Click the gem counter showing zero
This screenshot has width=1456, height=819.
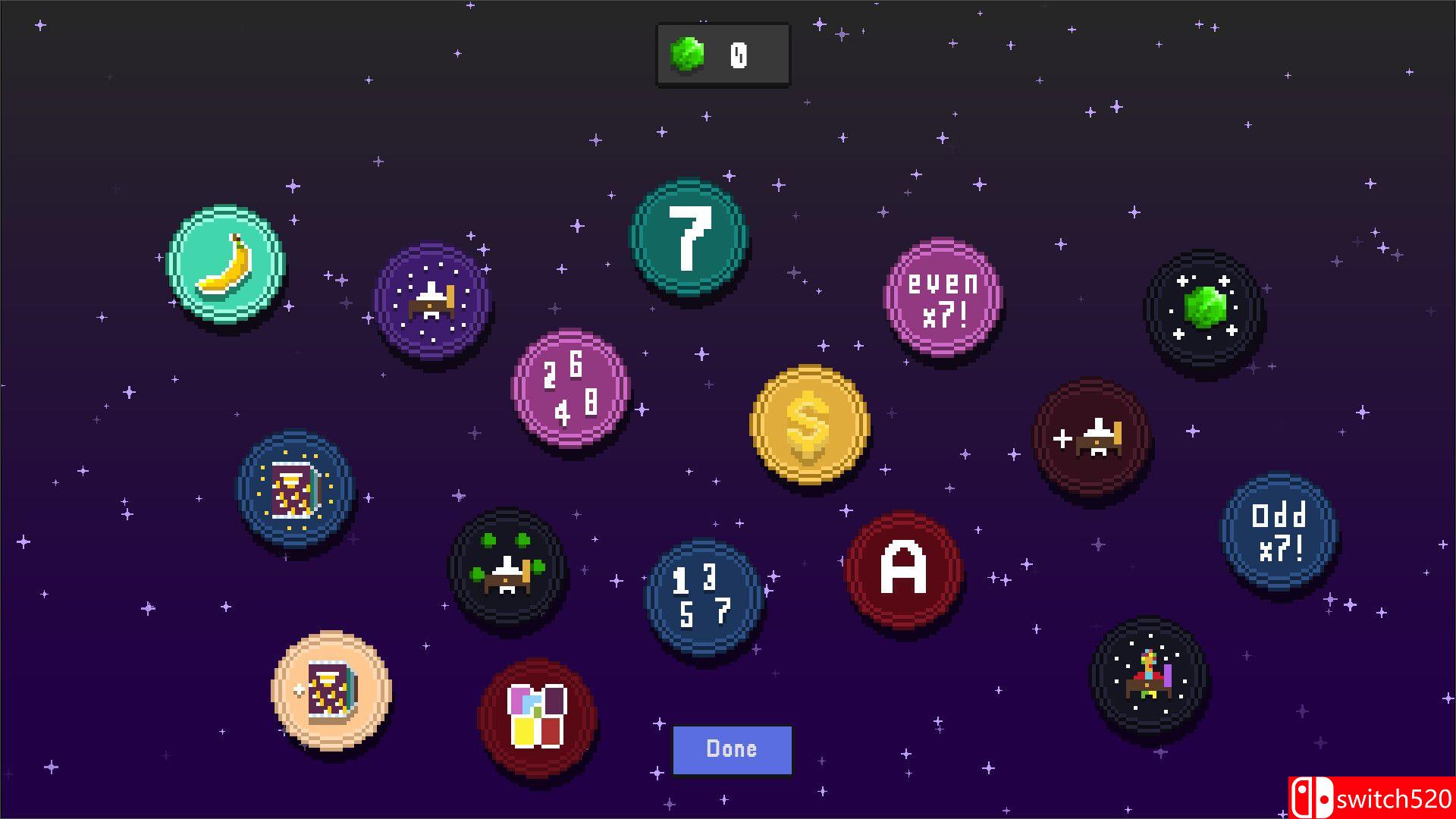pyautogui.click(x=722, y=53)
